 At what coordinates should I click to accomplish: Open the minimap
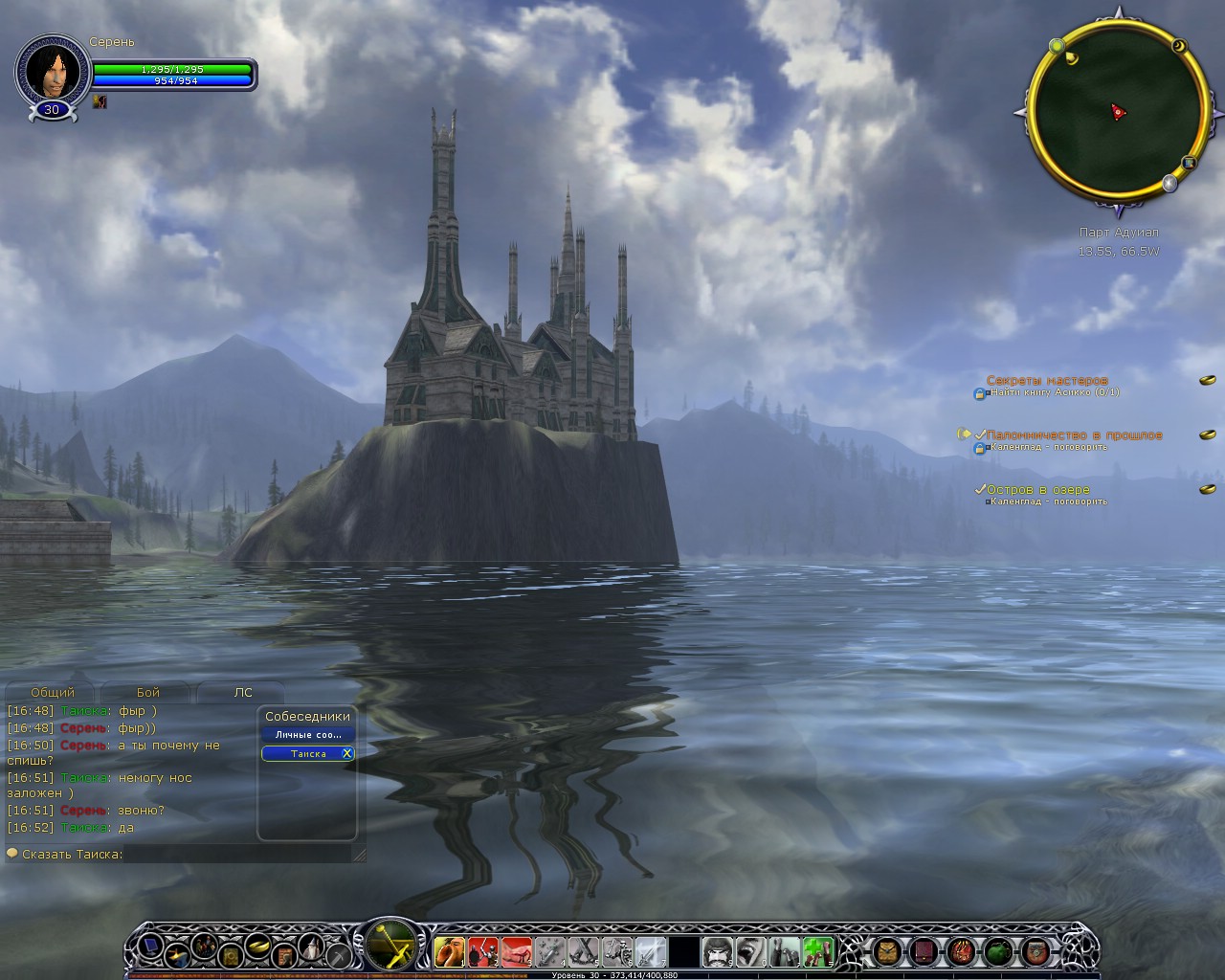click(1116, 112)
